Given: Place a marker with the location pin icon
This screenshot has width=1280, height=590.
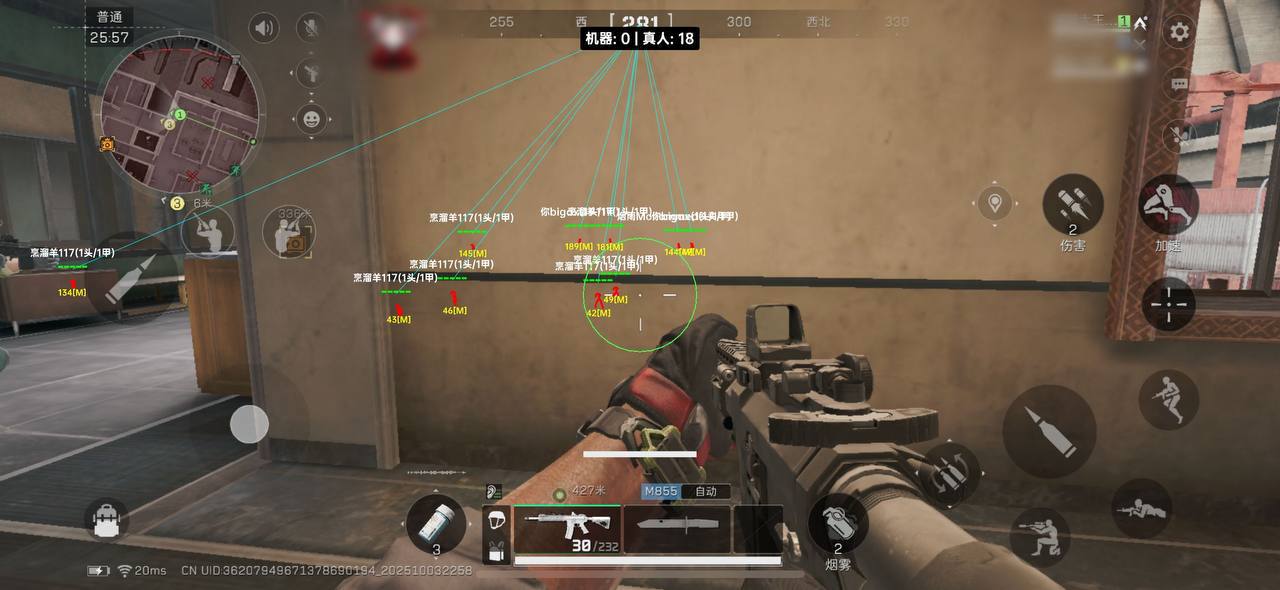Looking at the screenshot, I should click(x=995, y=204).
